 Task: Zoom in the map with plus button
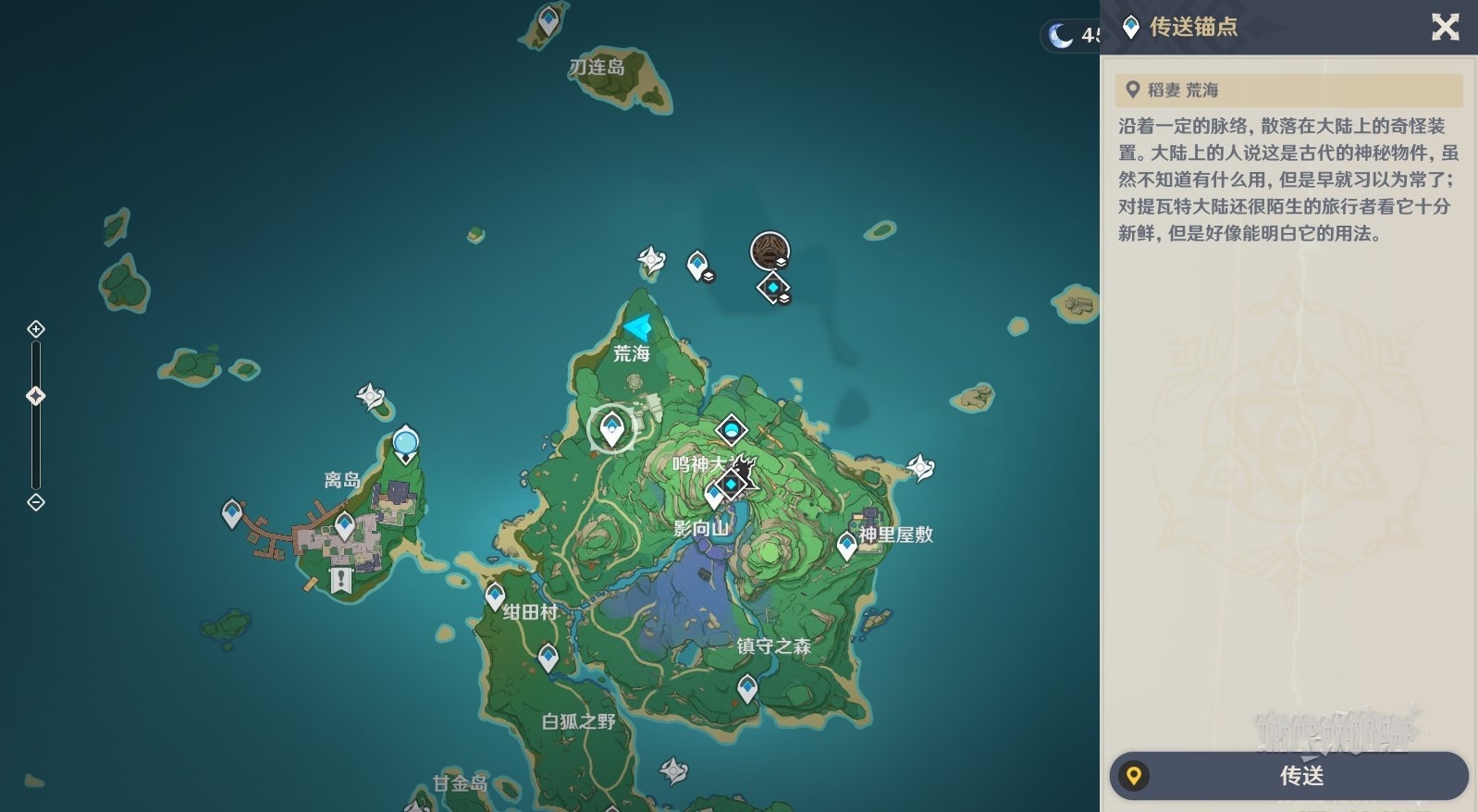[36, 329]
